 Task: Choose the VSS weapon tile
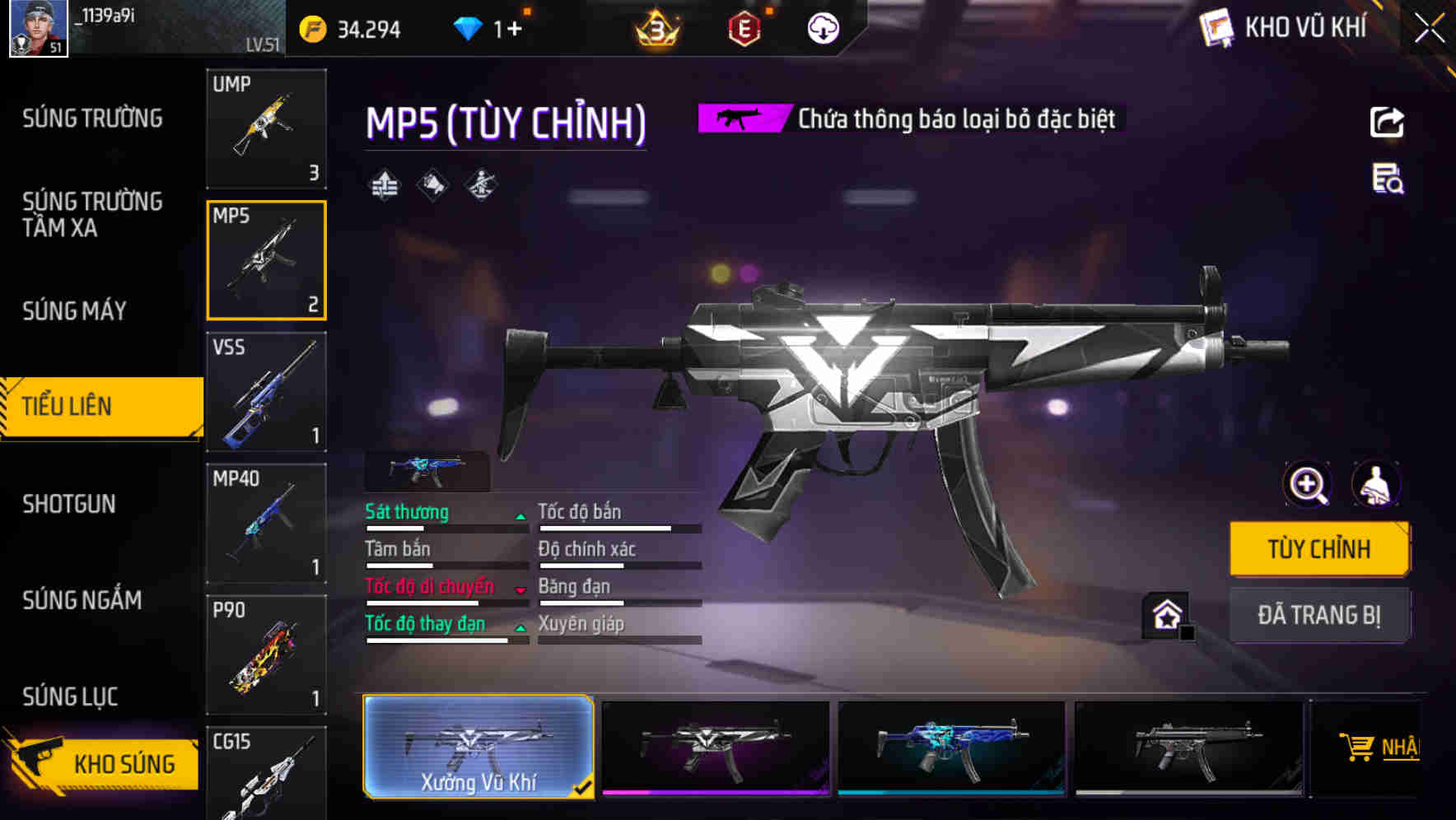266,392
